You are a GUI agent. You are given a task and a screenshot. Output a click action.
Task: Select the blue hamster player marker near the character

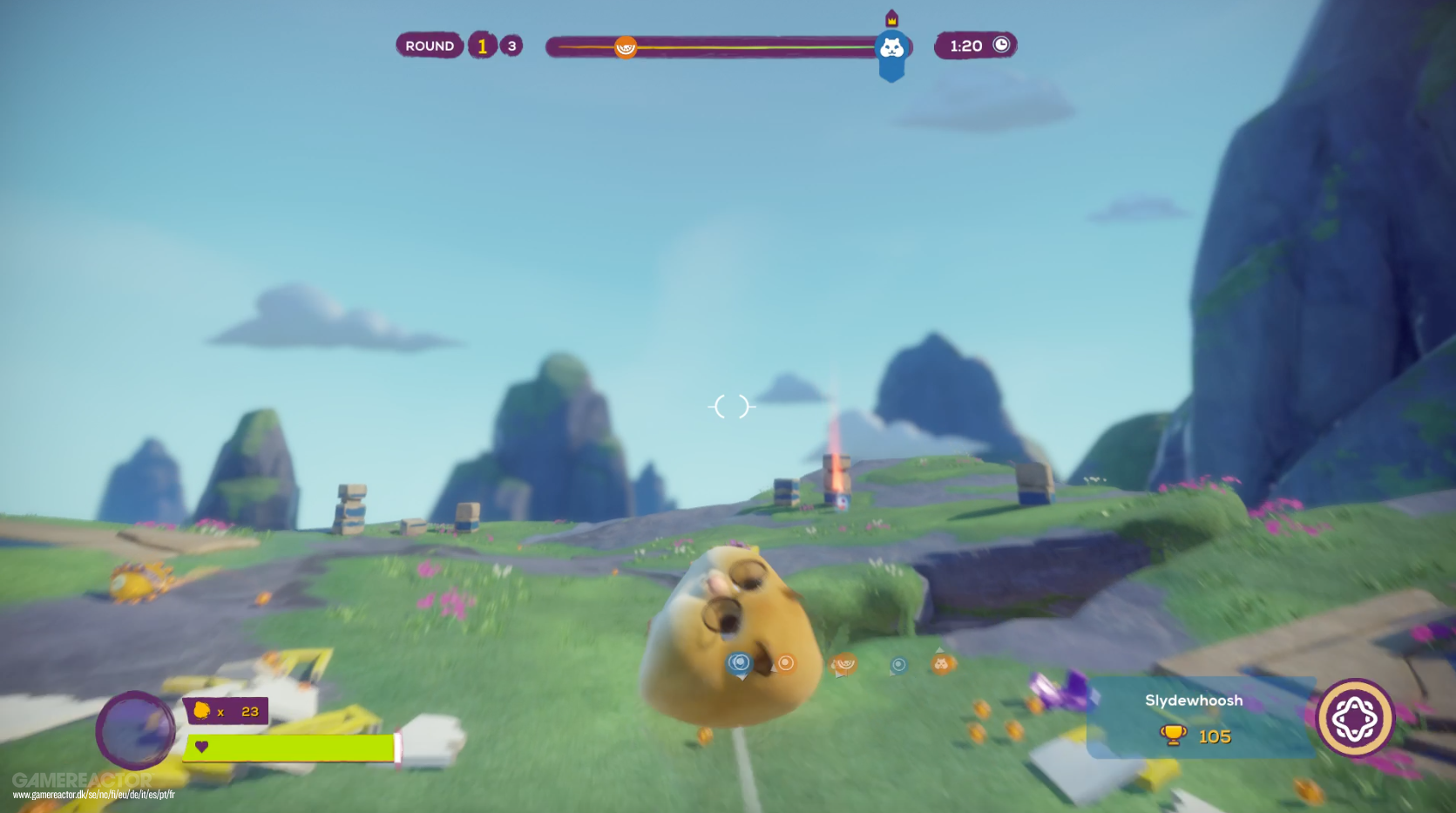click(x=741, y=663)
